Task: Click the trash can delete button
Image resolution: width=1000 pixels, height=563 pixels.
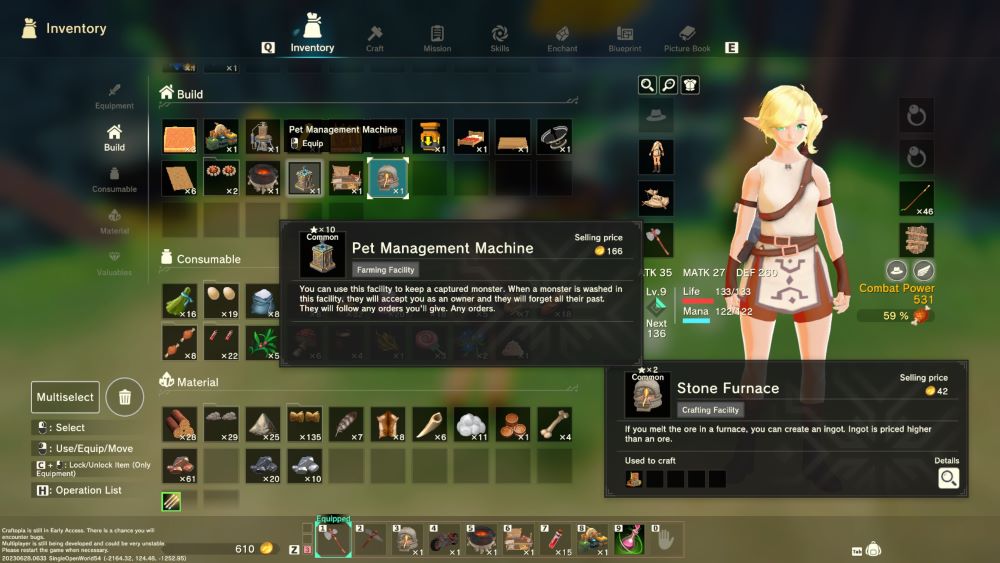Action: coord(124,397)
